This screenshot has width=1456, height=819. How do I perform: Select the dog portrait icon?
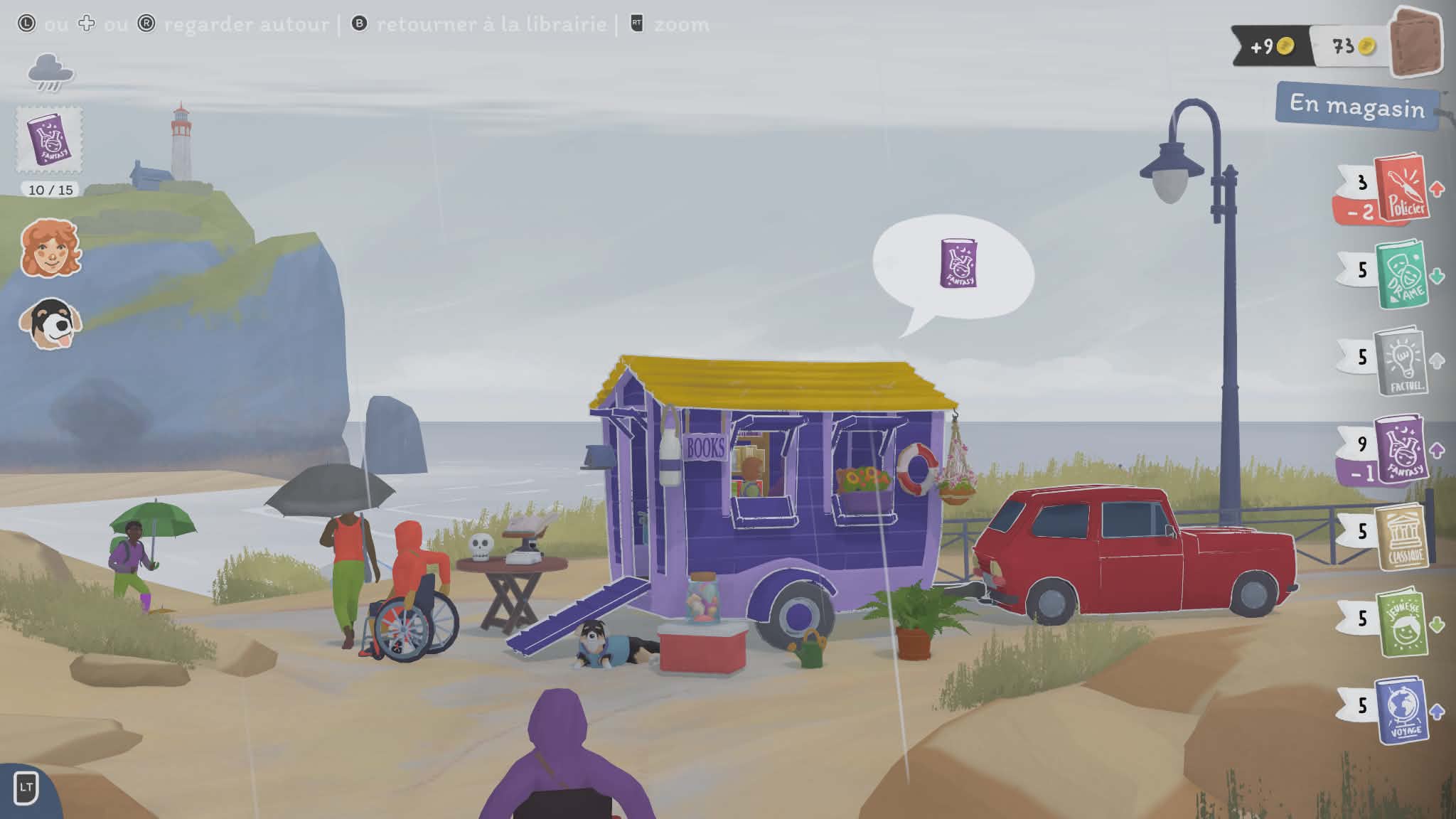click(x=50, y=325)
